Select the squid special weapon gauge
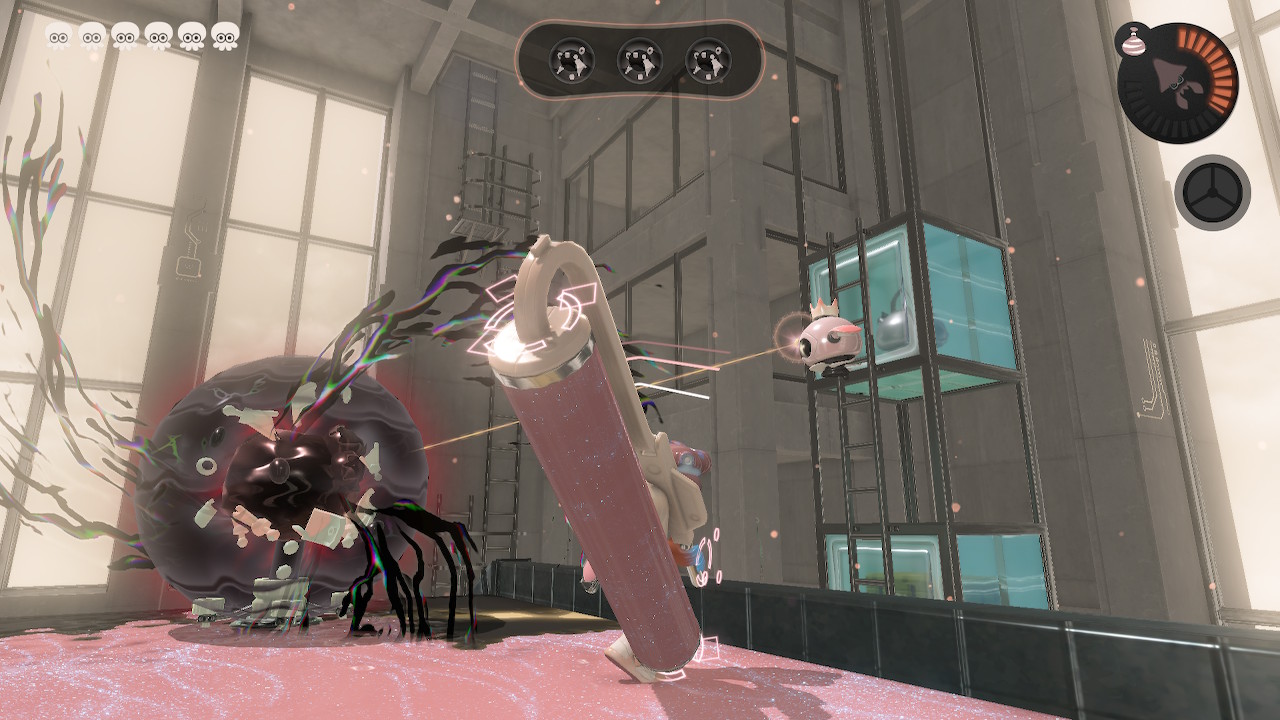 [x=1178, y=84]
